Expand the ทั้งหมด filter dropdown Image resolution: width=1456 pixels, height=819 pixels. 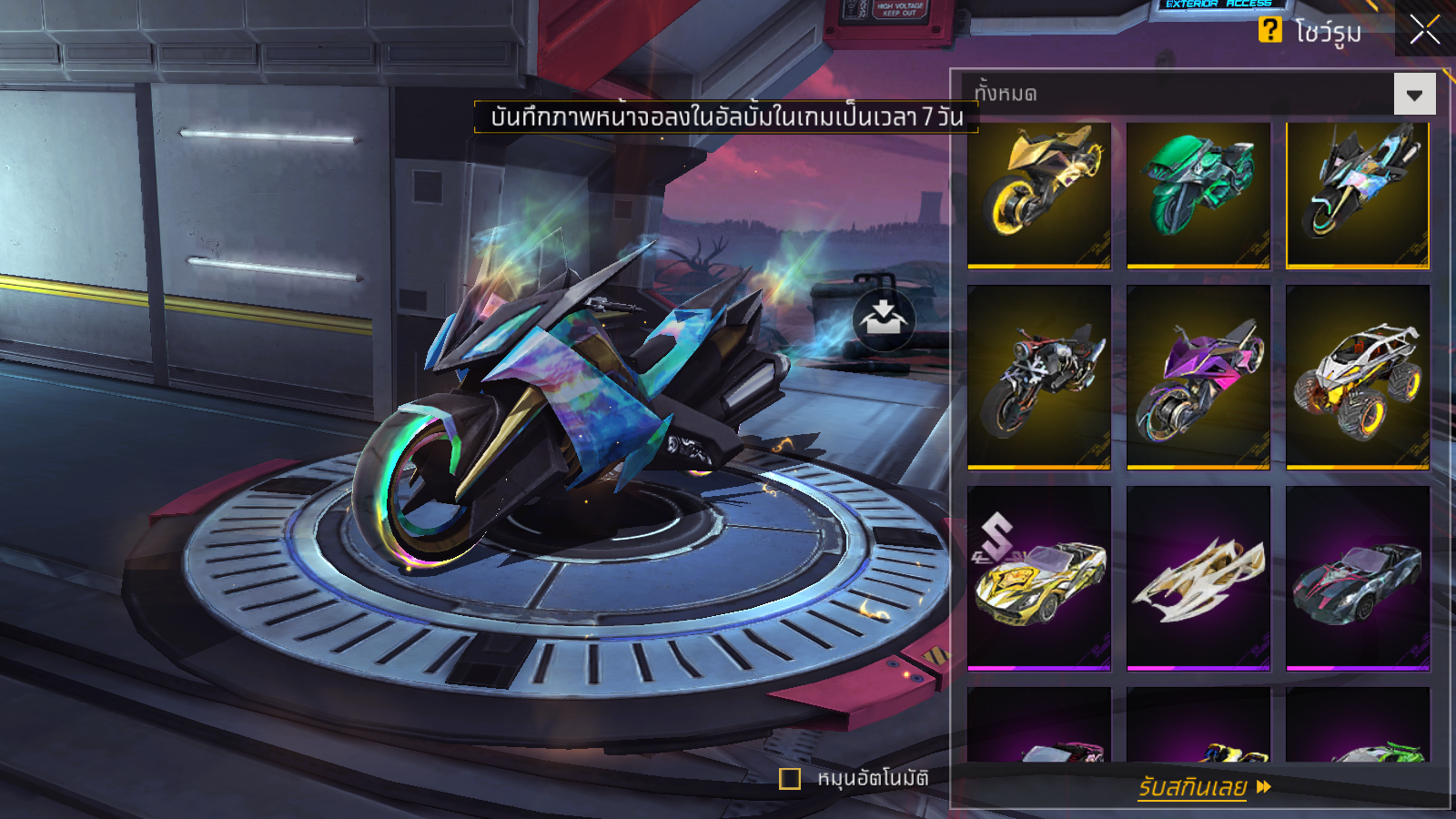coord(1414,95)
